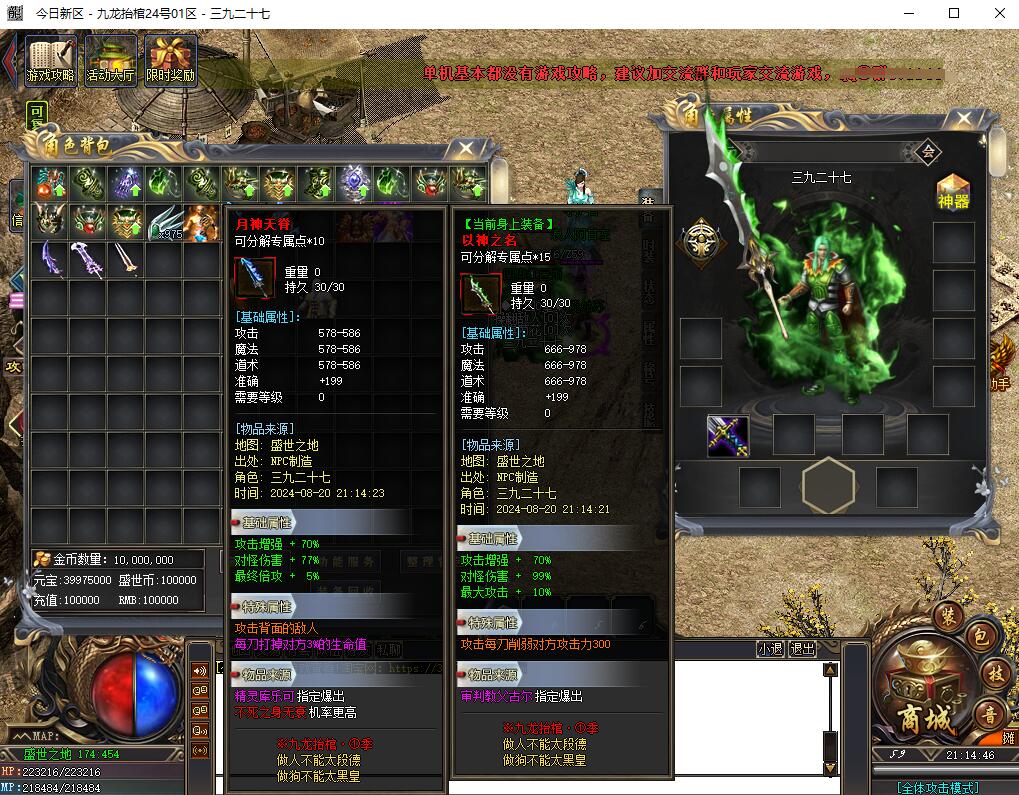1019x795 pixels.
Task: Open the 神器 artifact panel
Action: tap(952, 191)
